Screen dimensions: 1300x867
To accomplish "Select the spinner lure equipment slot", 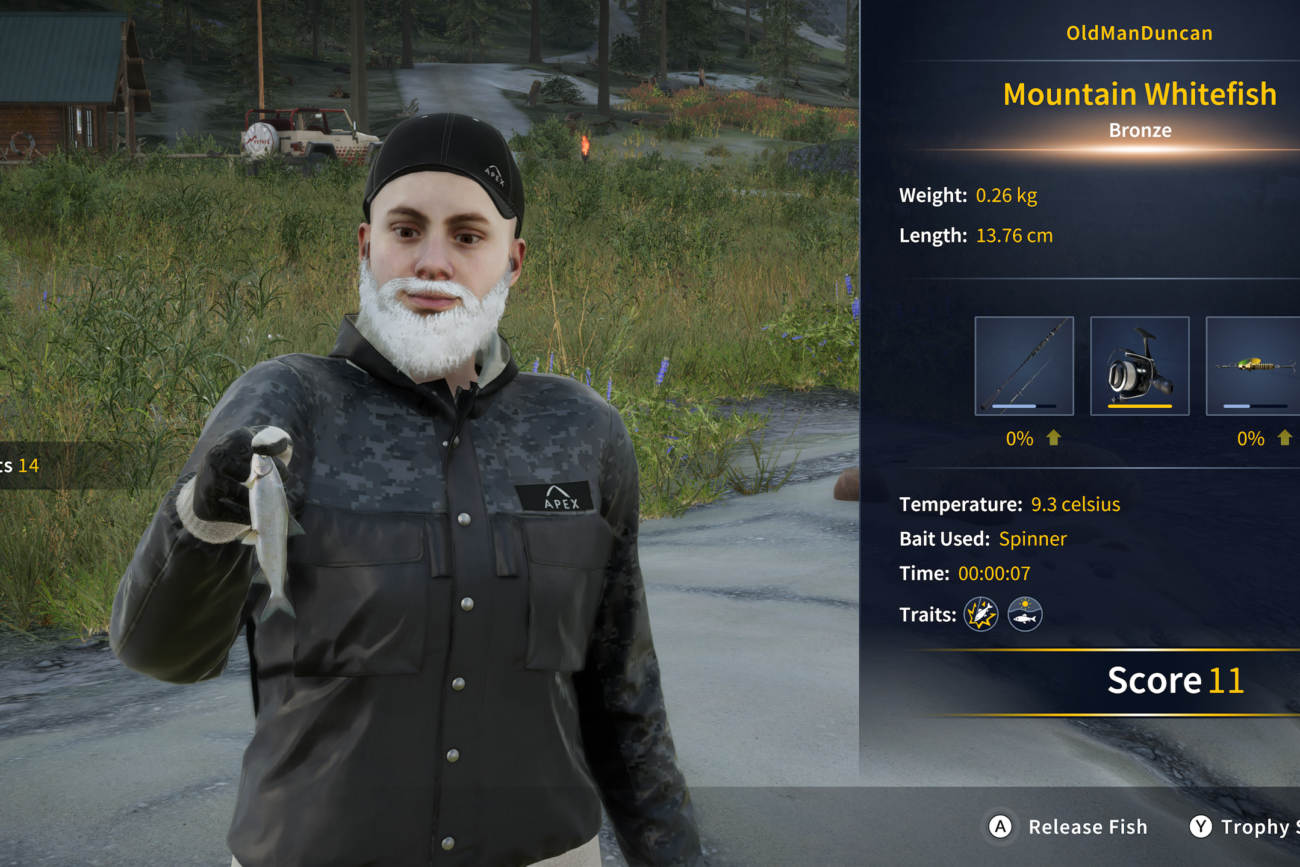I will (1254, 366).
